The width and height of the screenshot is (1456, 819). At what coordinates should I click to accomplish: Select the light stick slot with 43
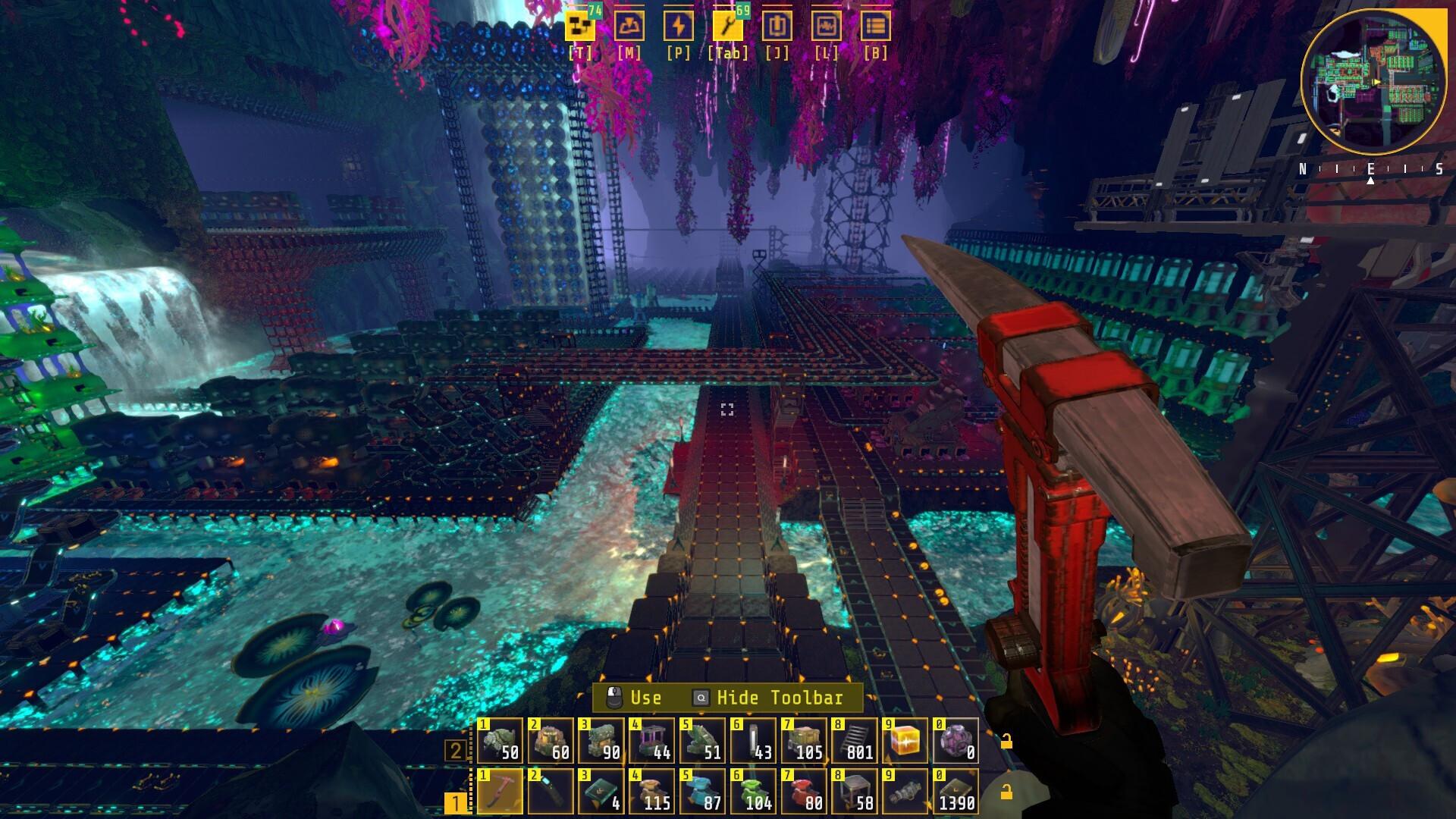click(x=753, y=741)
